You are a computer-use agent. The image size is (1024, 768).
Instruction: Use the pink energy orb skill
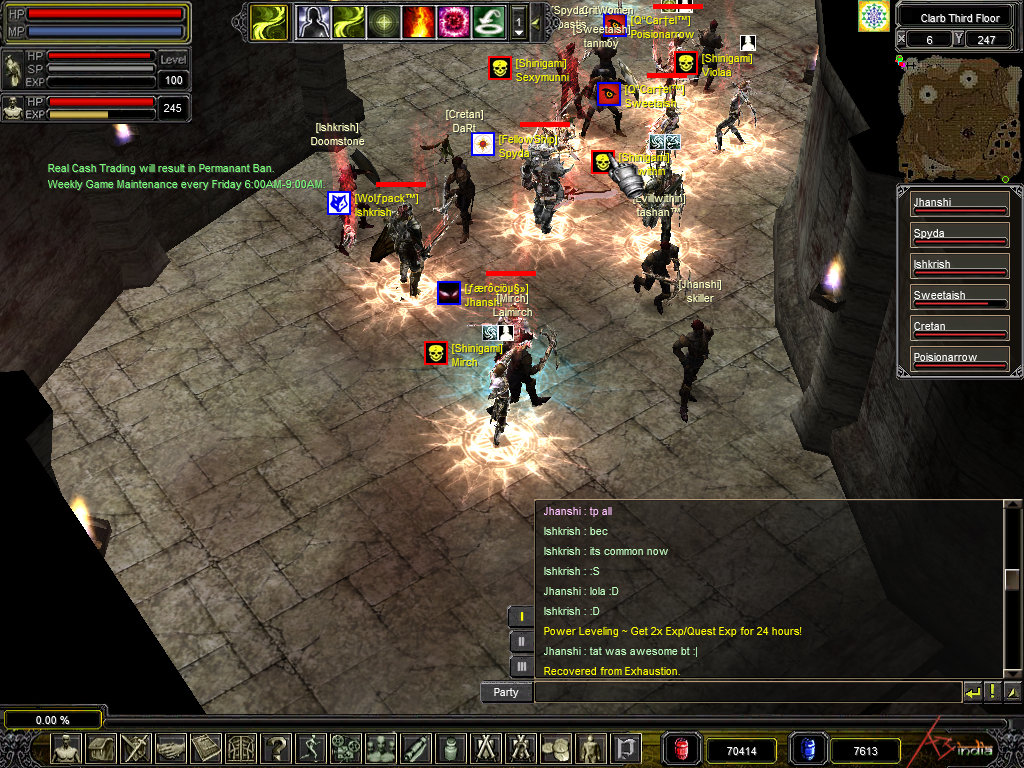454,21
